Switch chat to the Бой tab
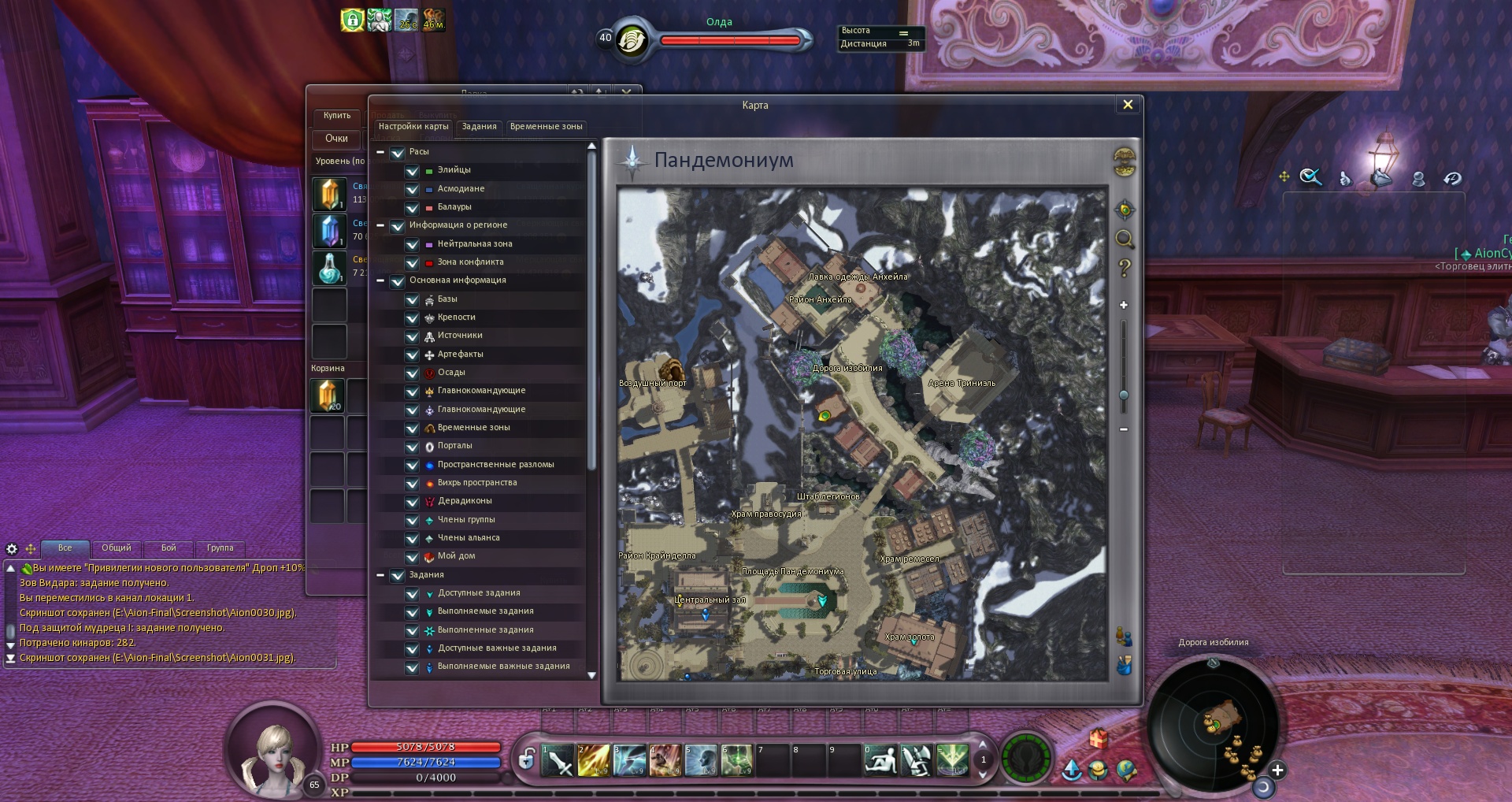1512x802 pixels. [x=169, y=548]
